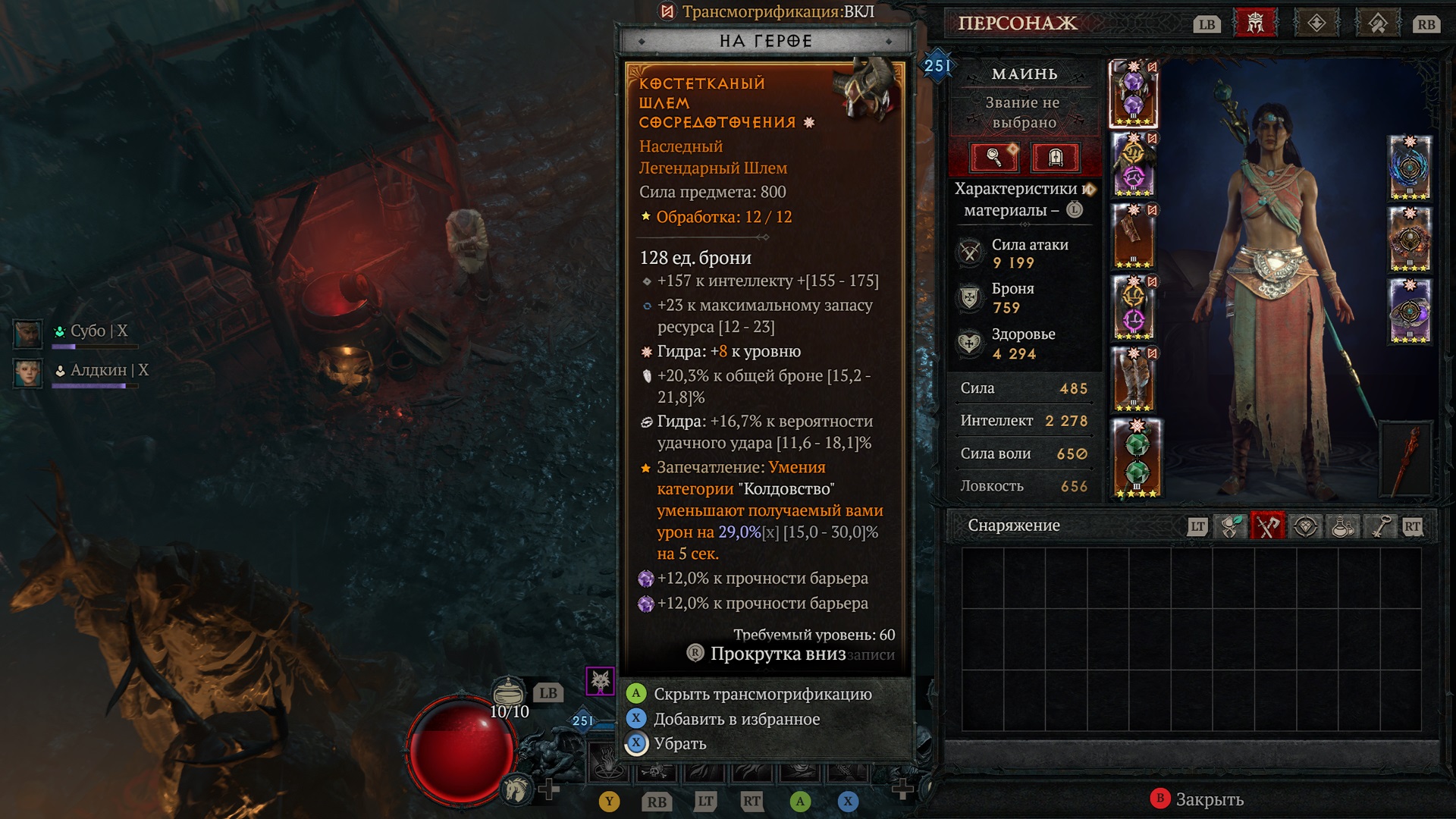
Task: Switch to the potion consumables inventory tab
Action: point(1343,526)
